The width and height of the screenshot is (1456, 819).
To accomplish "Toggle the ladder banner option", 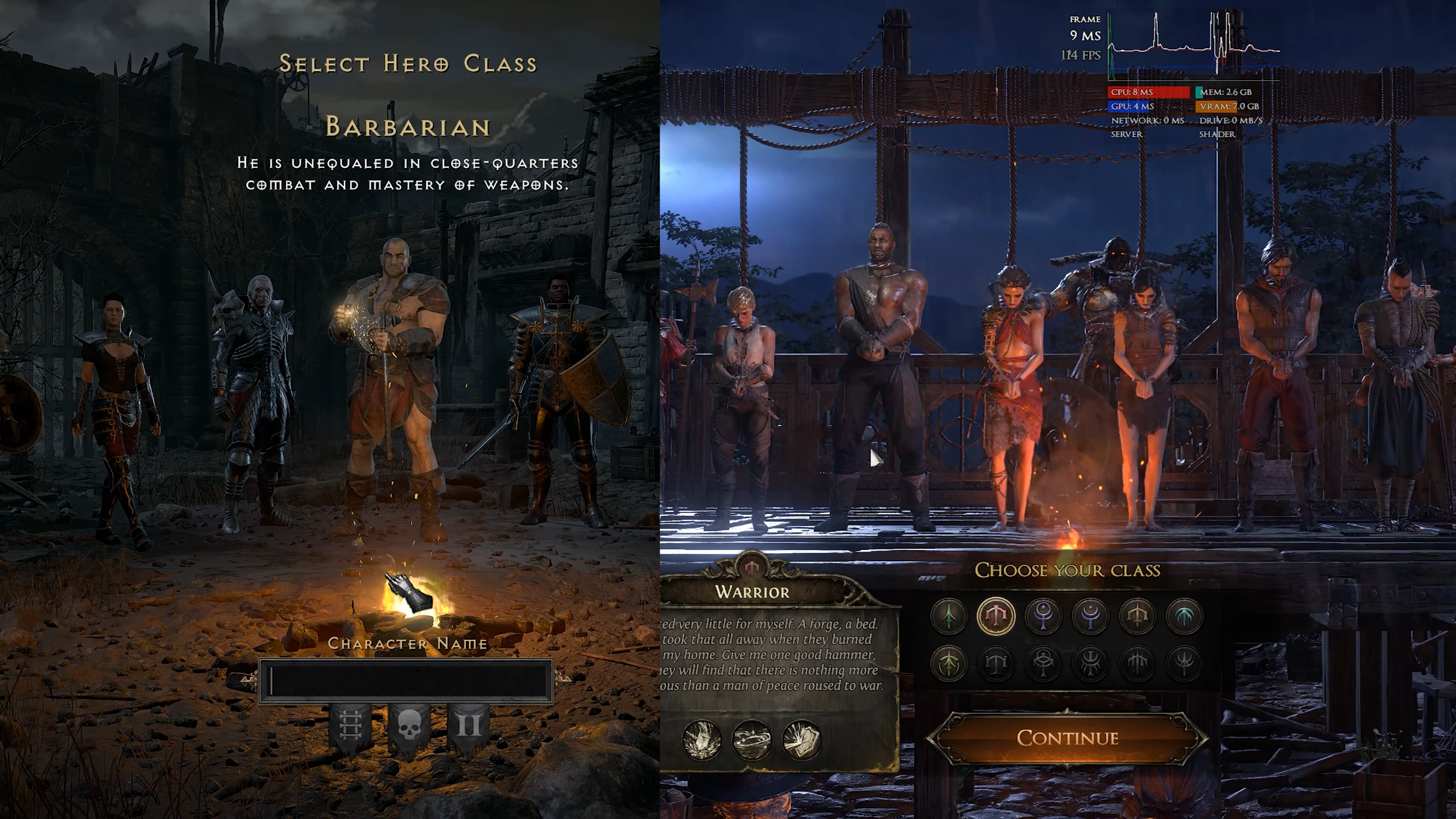I will click(x=350, y=726).
